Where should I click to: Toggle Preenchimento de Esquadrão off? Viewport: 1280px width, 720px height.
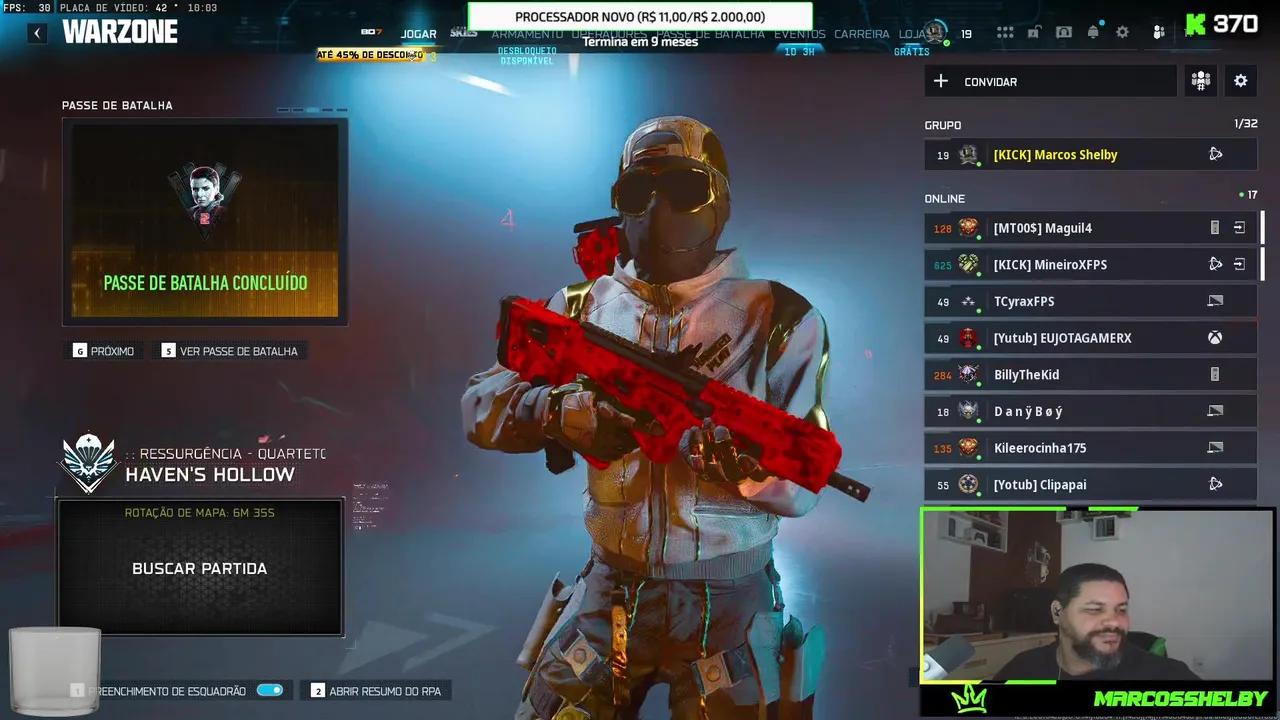tap(270, 690)
